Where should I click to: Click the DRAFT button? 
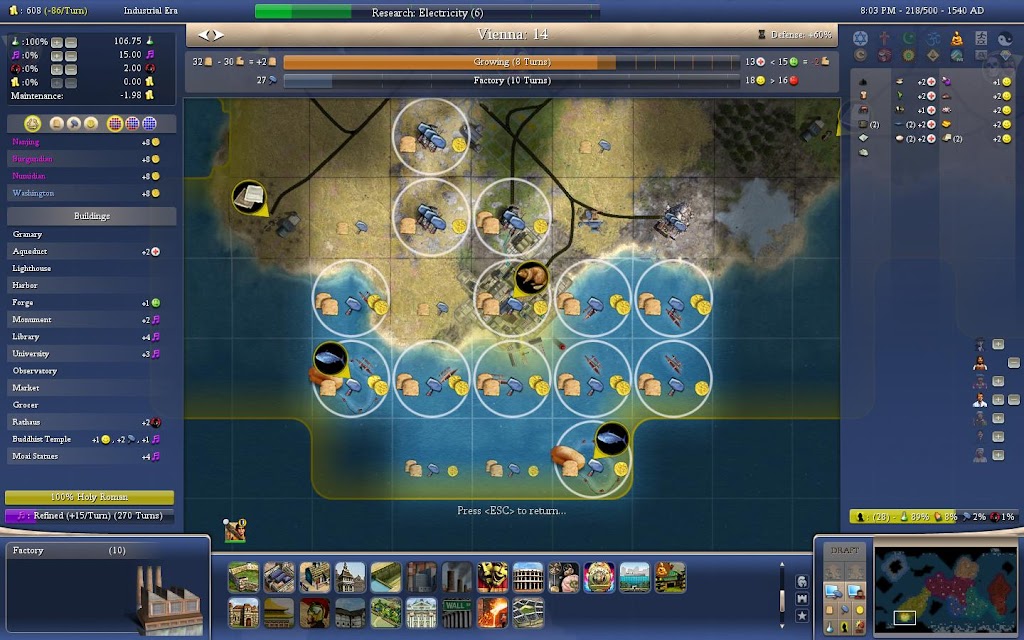coord(844,551)
